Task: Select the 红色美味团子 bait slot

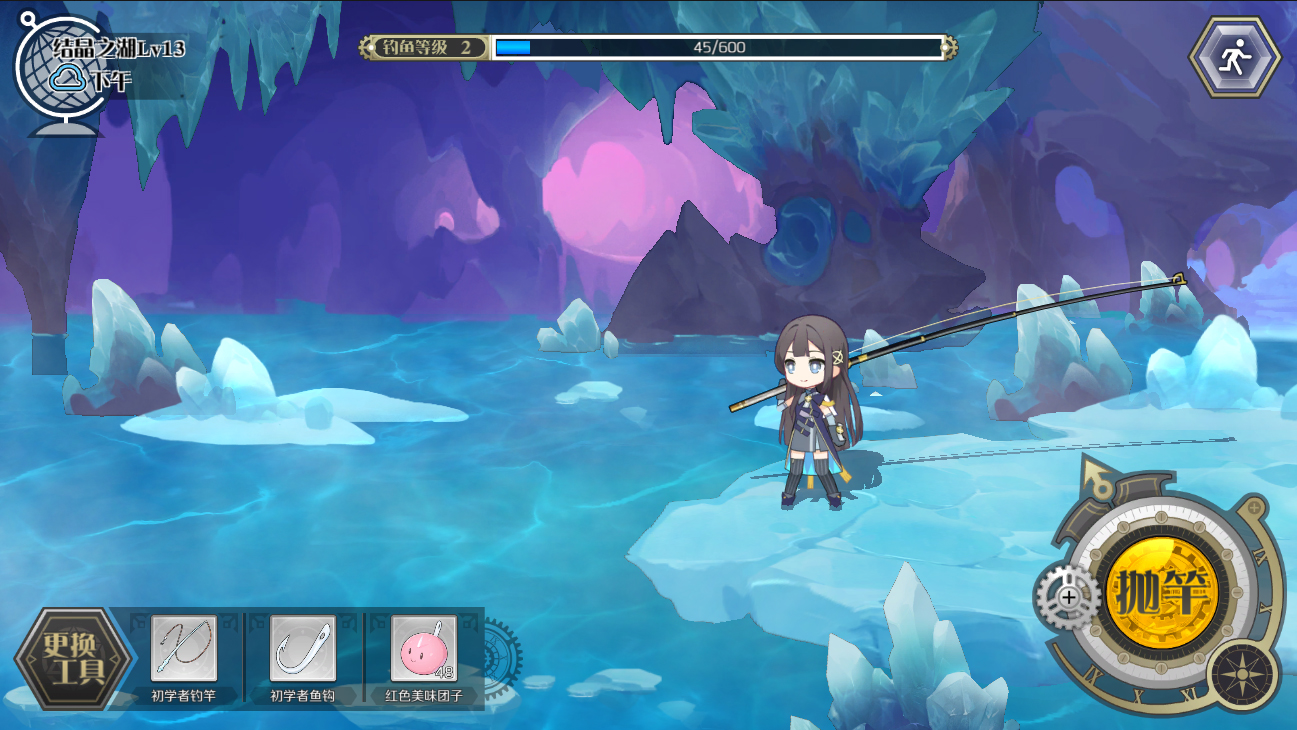Action: pos(423,648)
